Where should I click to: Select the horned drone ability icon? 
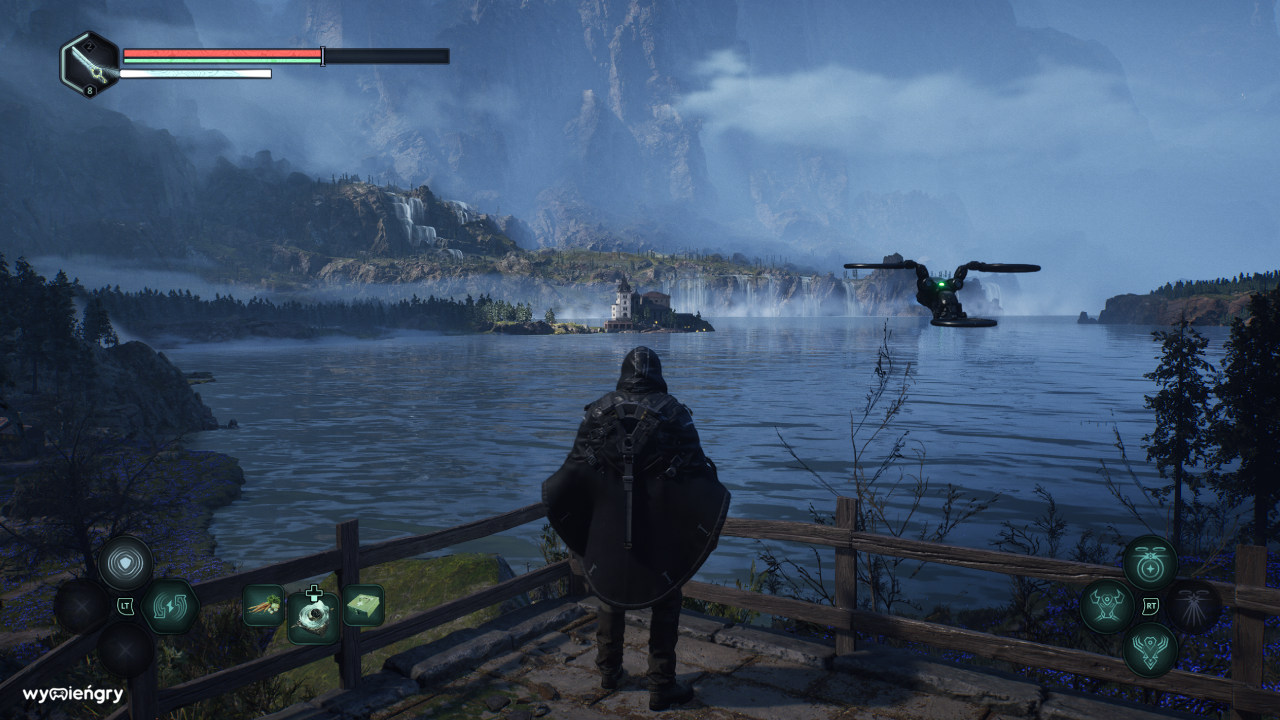[1107, 606]
